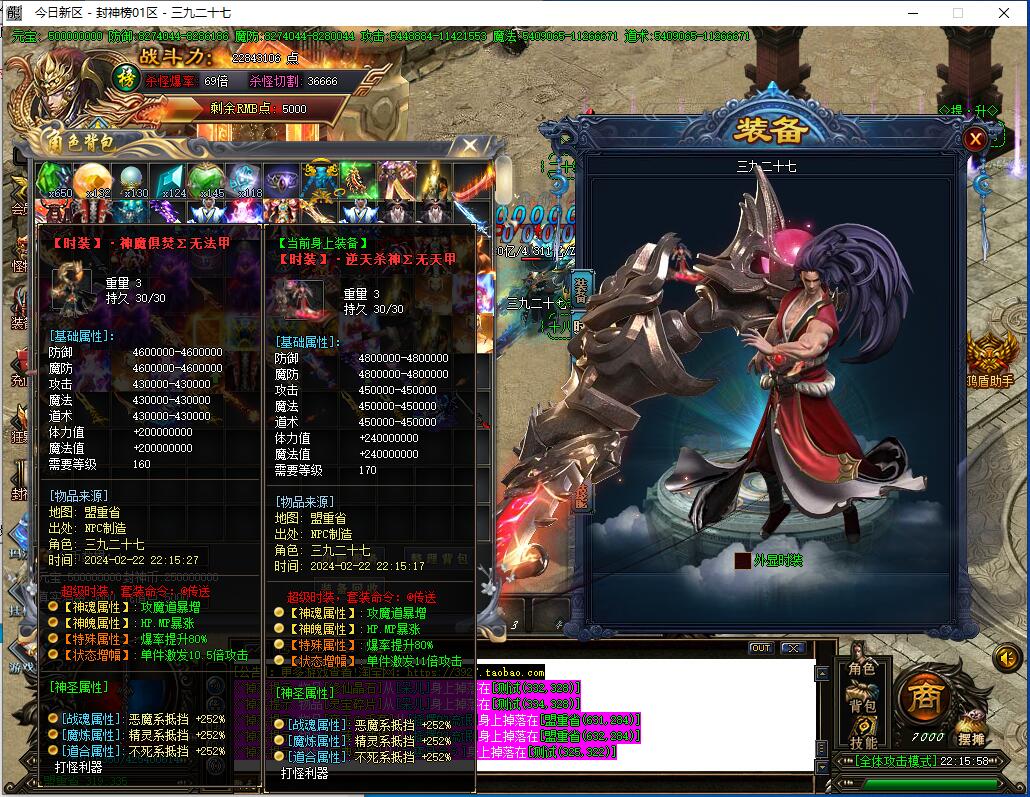Toggle the sound speaker button

click(1006, 657)
